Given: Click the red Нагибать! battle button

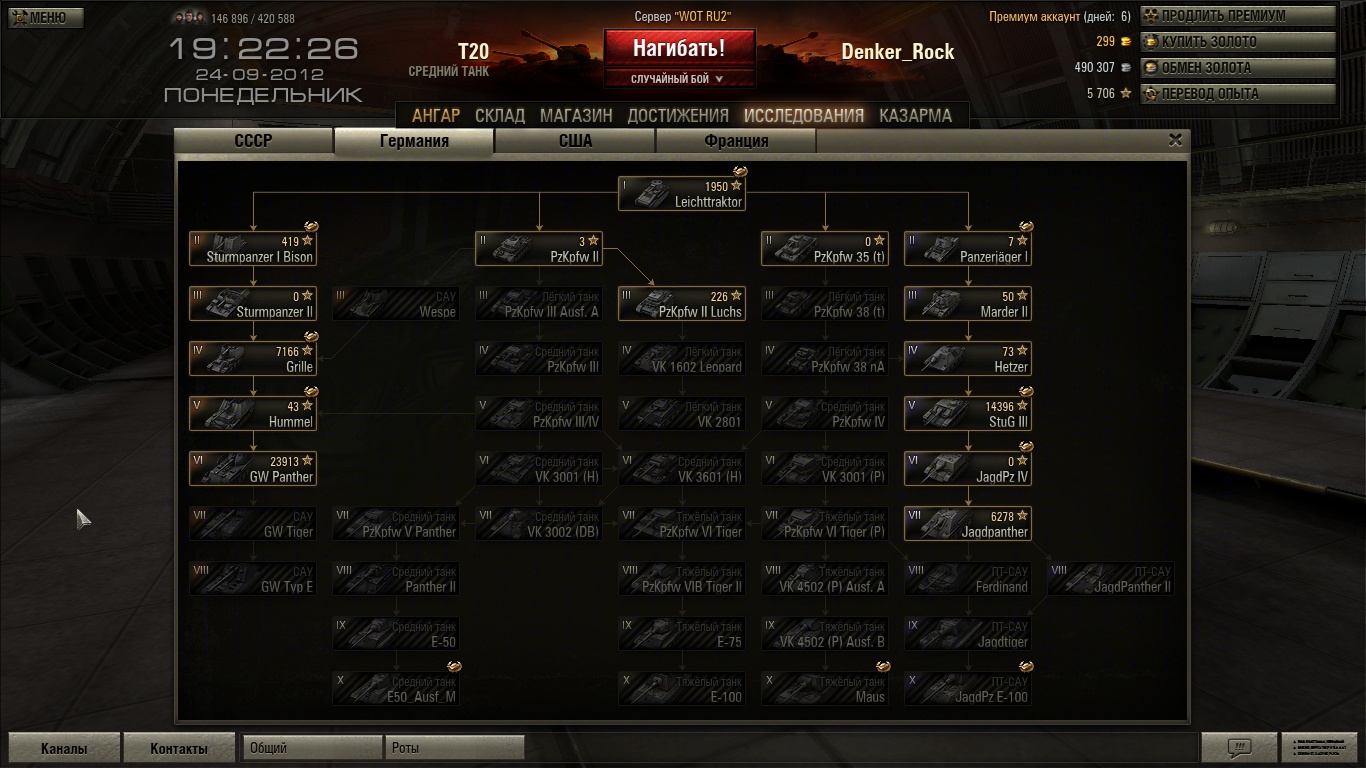Looking at the screenshot, I should [x=679, y=48].
